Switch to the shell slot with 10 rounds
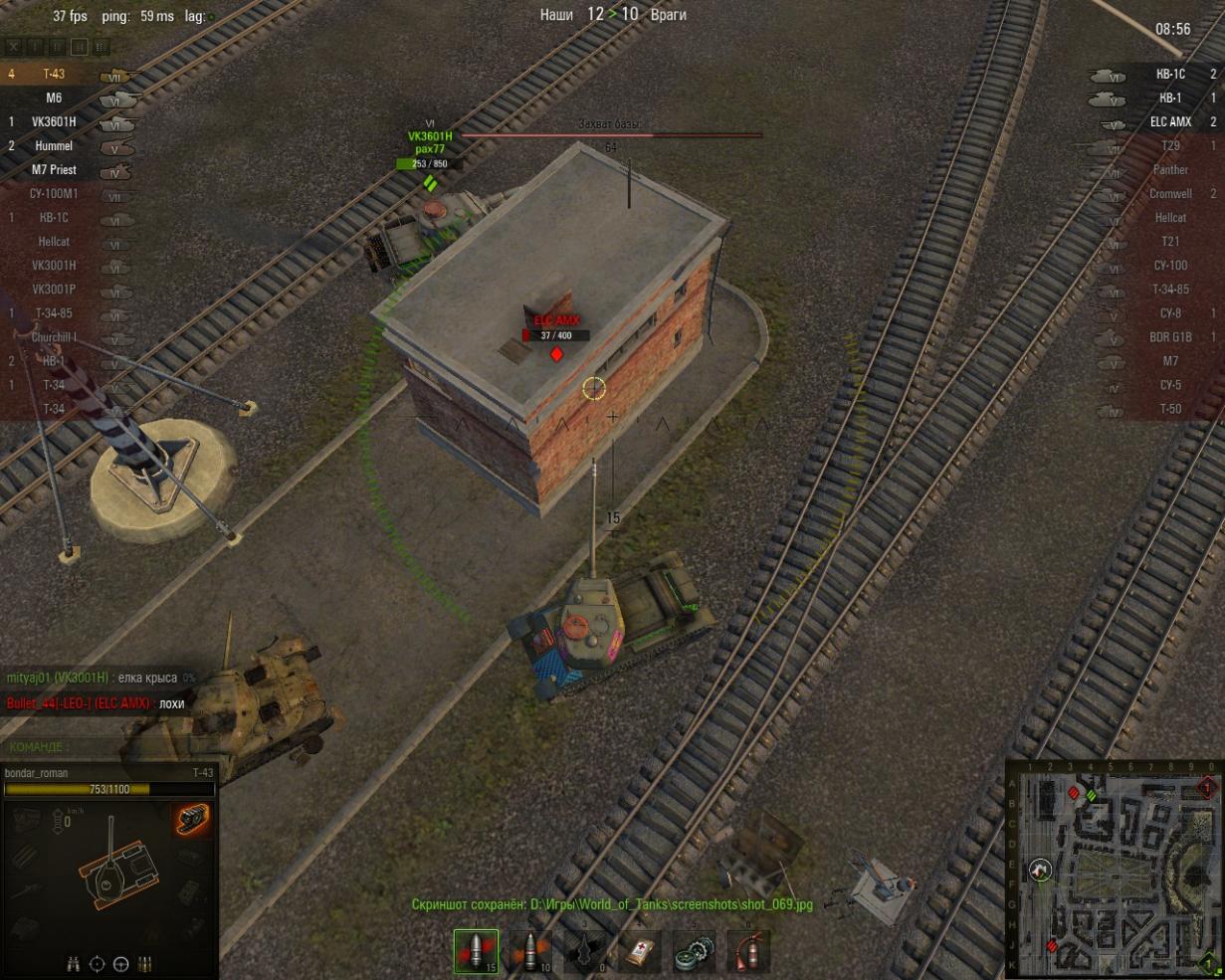Viewport: 1225px width, 980px height. point(530,951)
